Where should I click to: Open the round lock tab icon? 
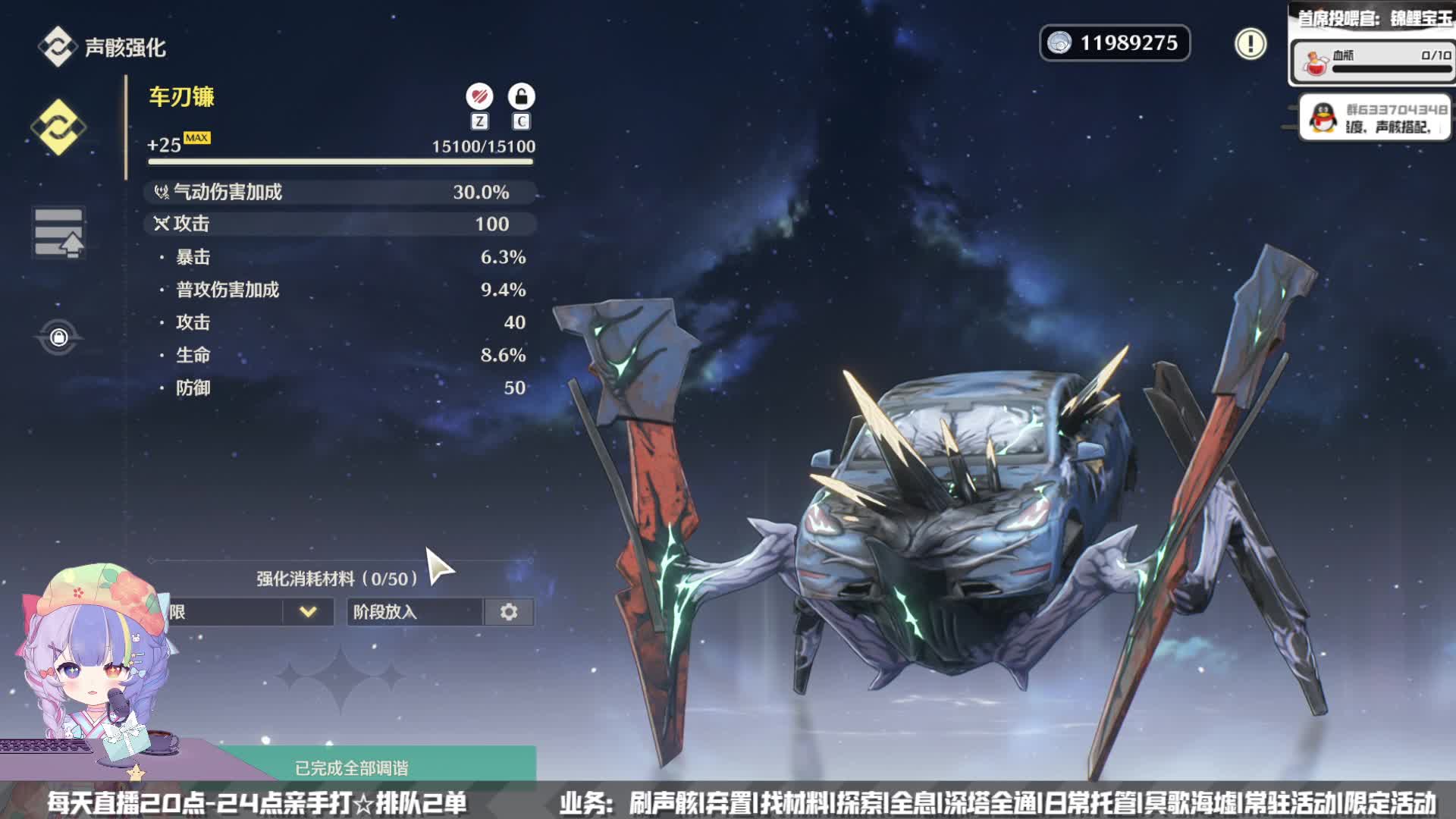[58, 337]
